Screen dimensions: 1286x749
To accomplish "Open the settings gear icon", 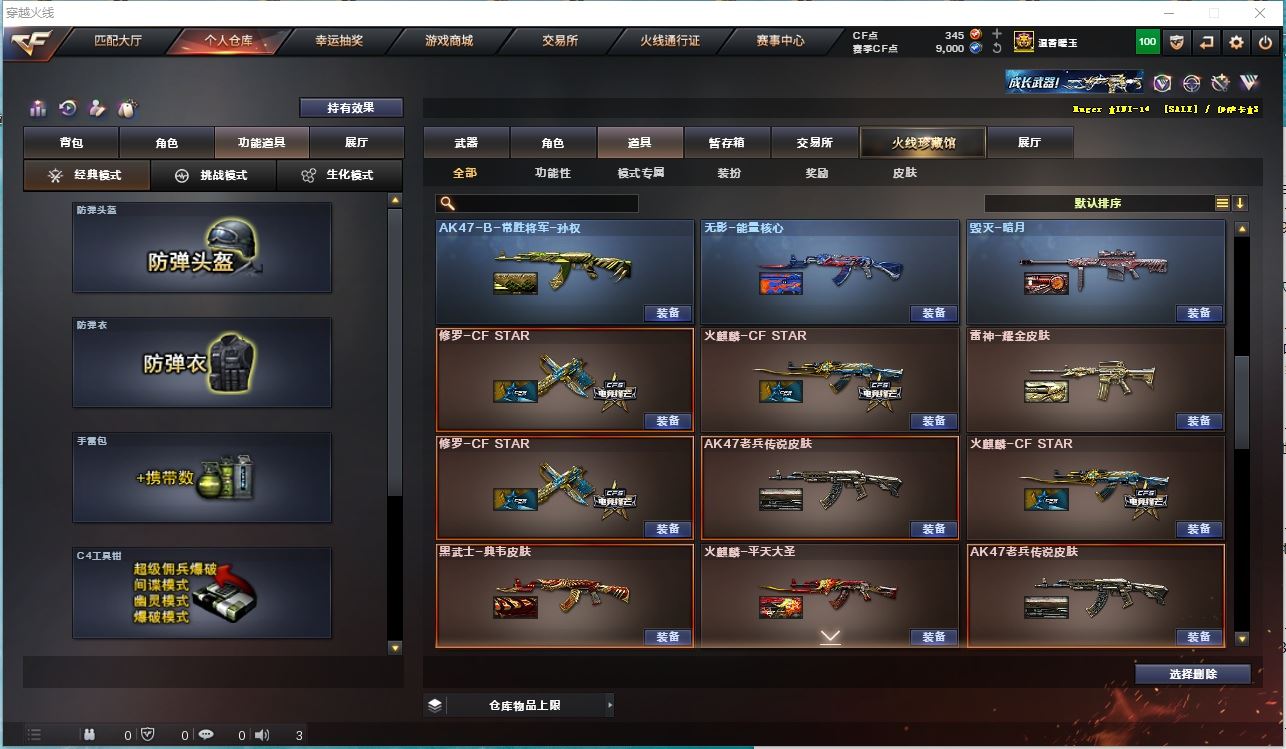I will click(1237, 42).
